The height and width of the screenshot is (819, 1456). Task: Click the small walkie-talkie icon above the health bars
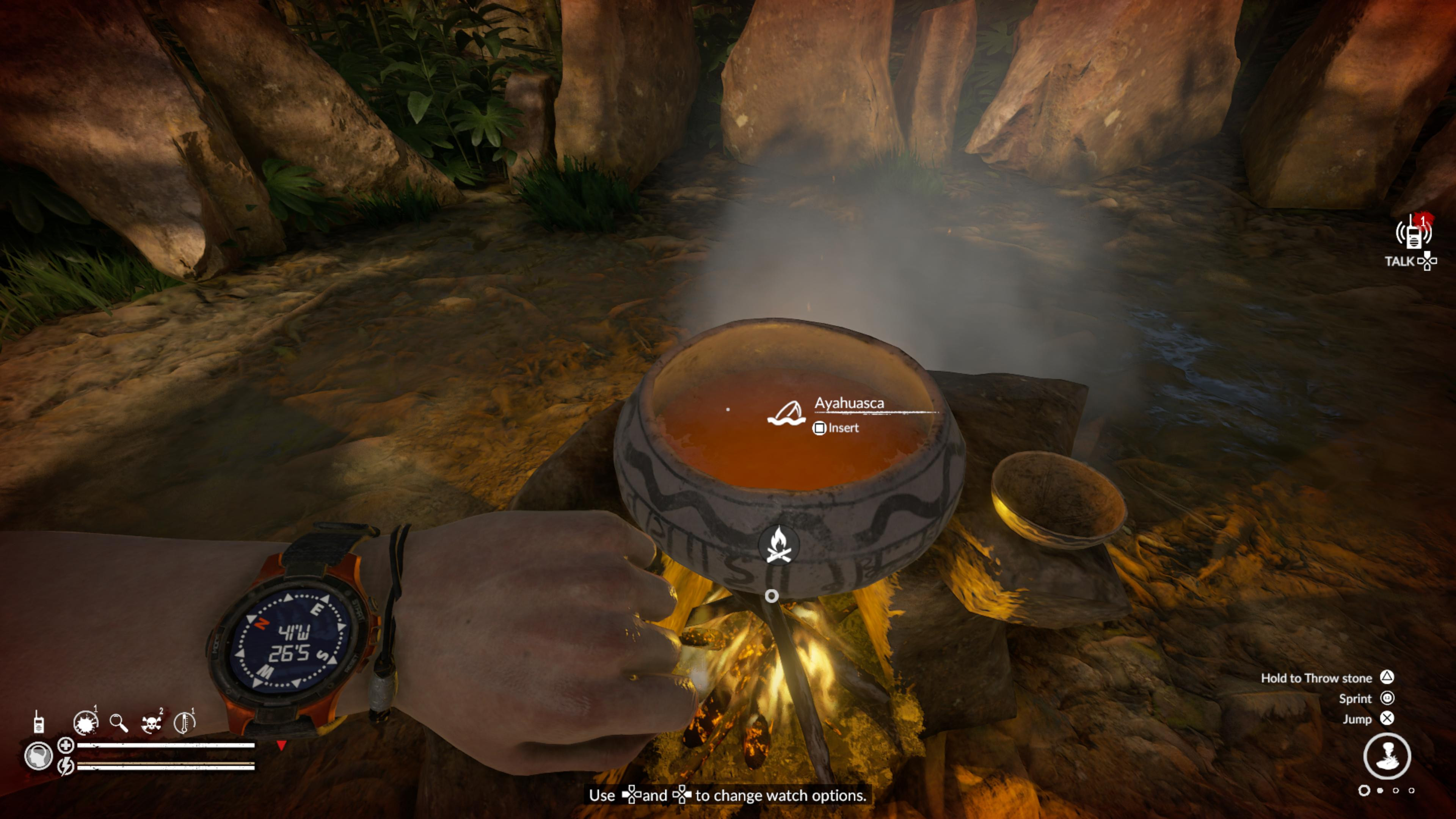[38, 722]
